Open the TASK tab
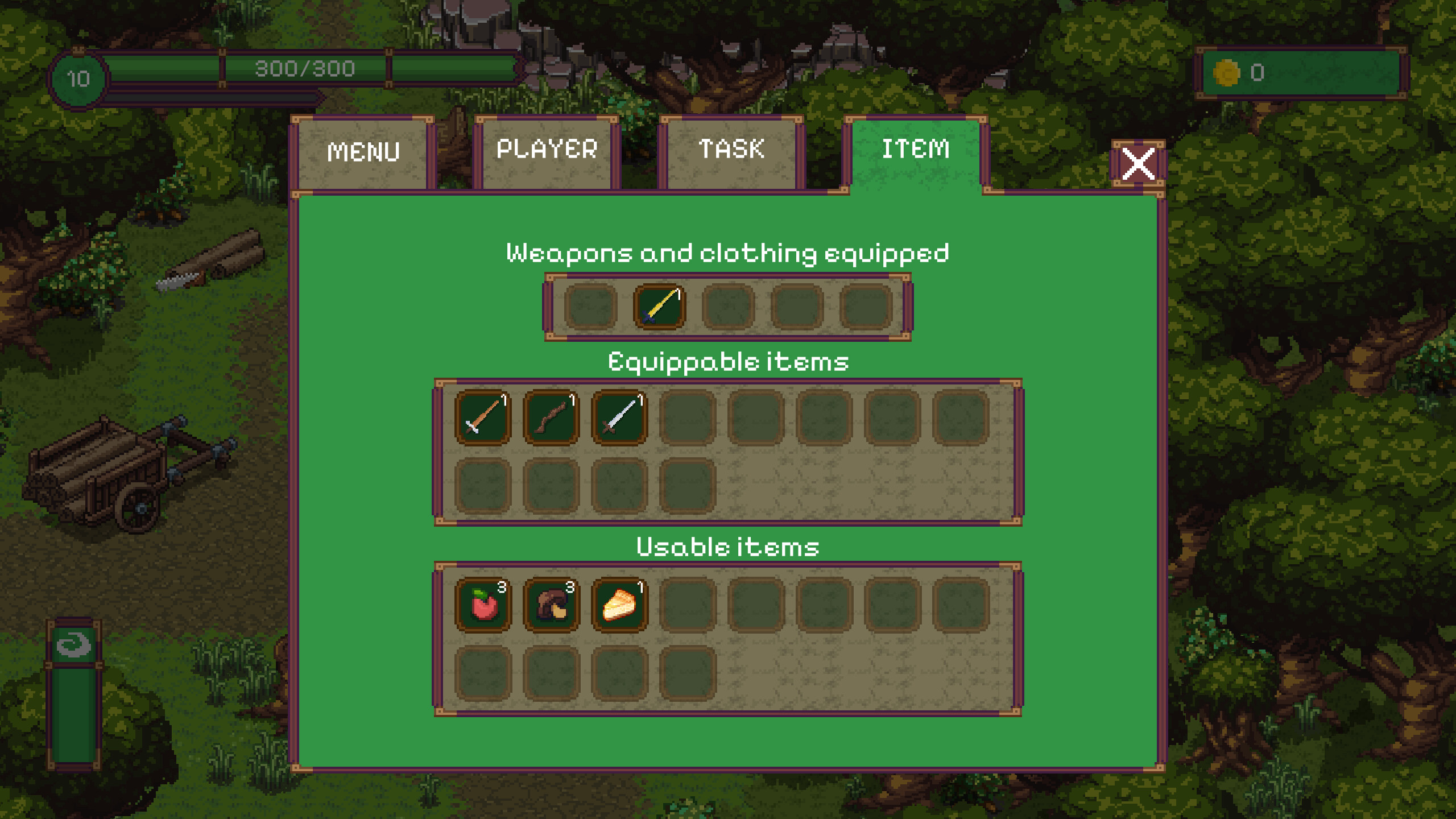1456x819 pixels. pos(731,149)
